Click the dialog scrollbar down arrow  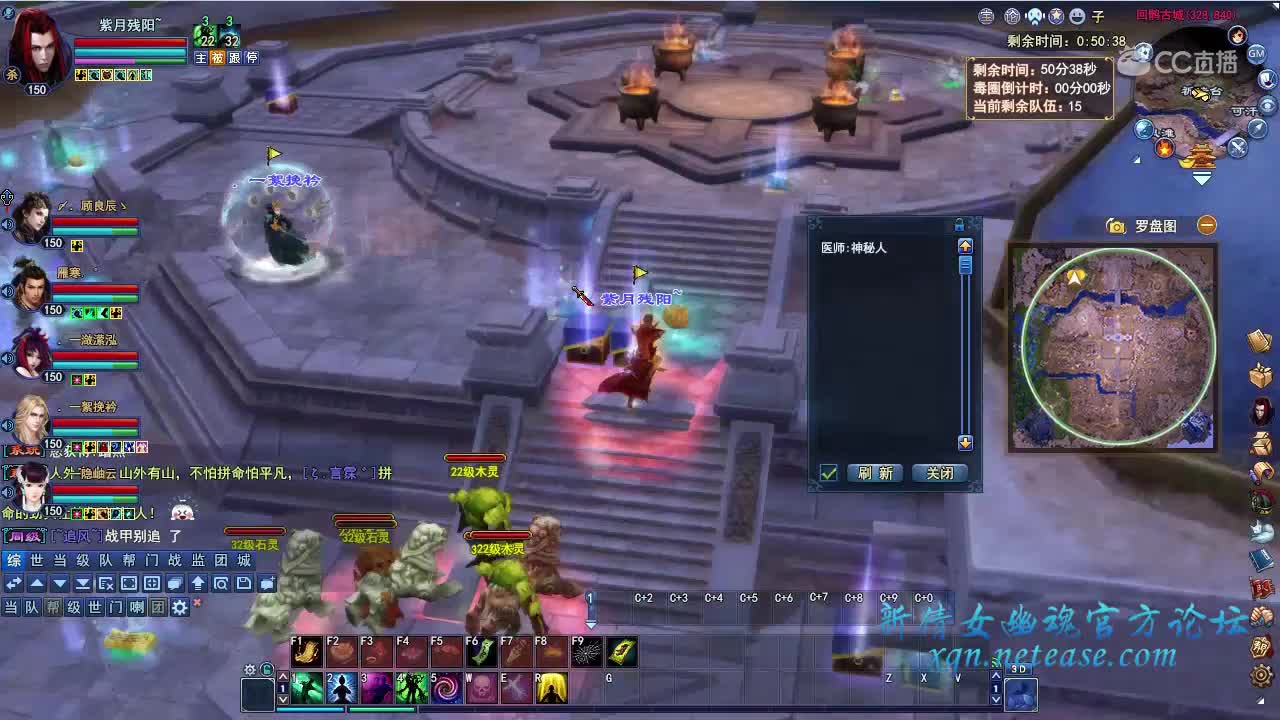tap(965, 443)
